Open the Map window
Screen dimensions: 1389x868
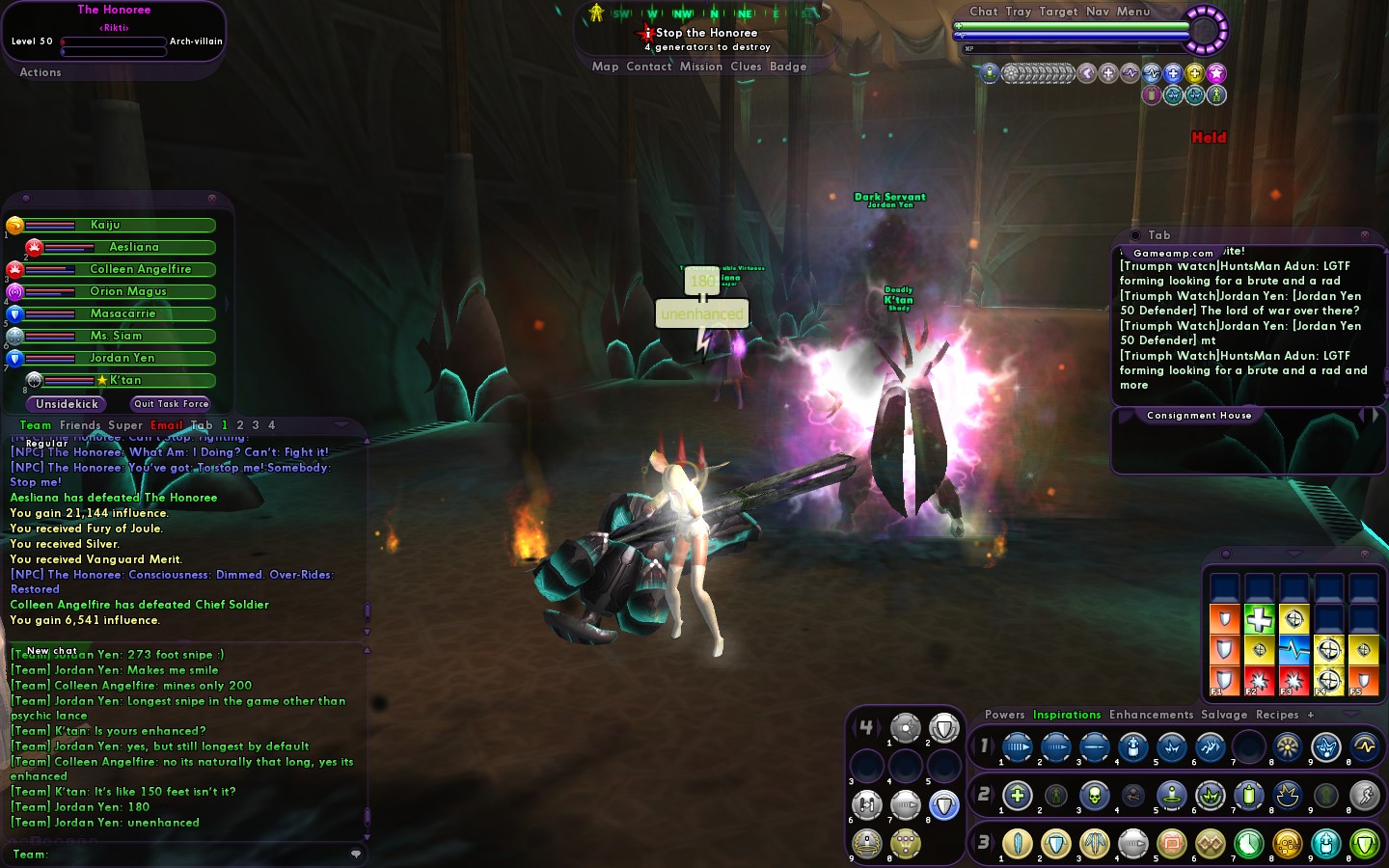pos(605,67)
